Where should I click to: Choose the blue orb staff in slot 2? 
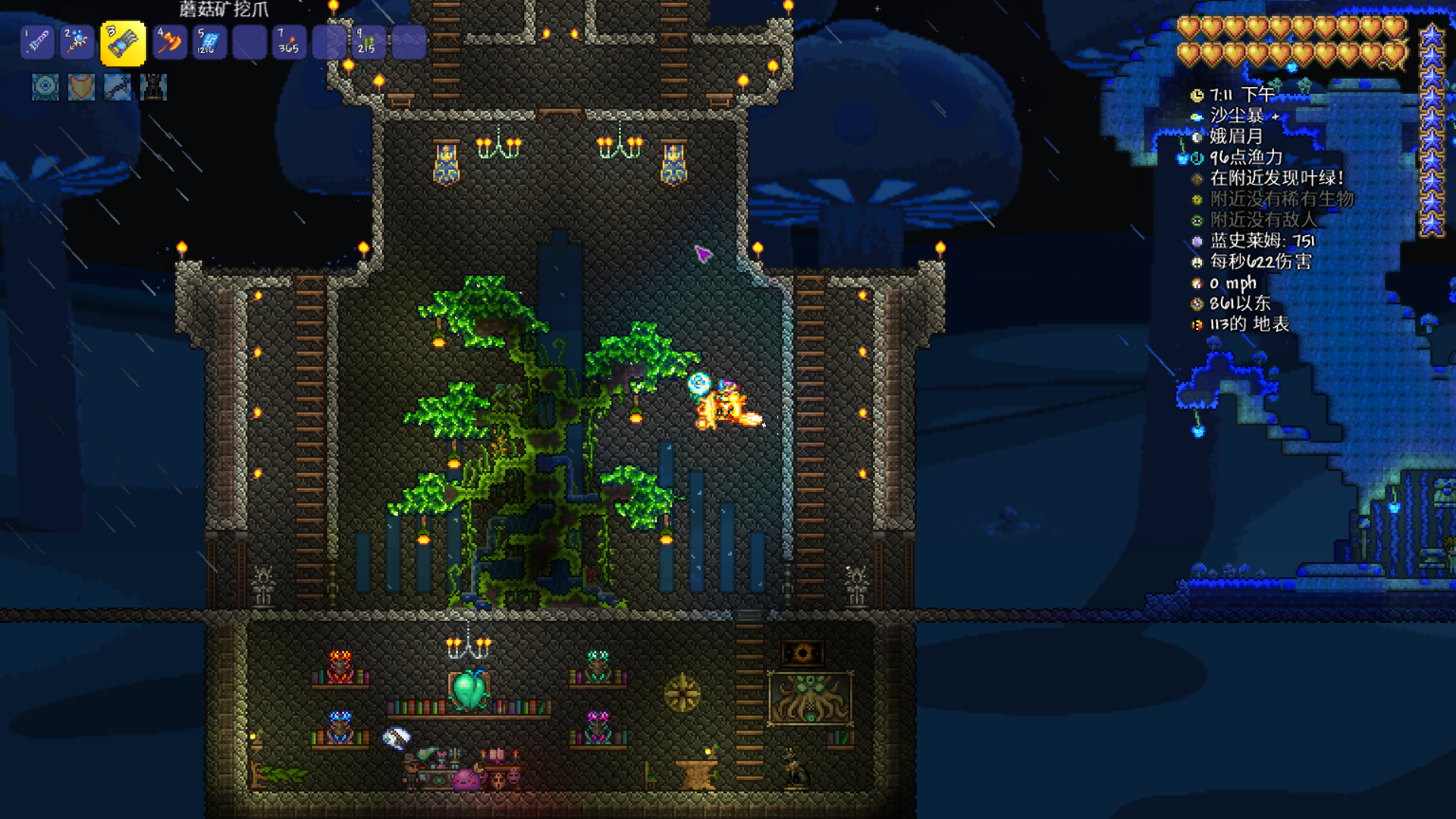coord(77,42)
